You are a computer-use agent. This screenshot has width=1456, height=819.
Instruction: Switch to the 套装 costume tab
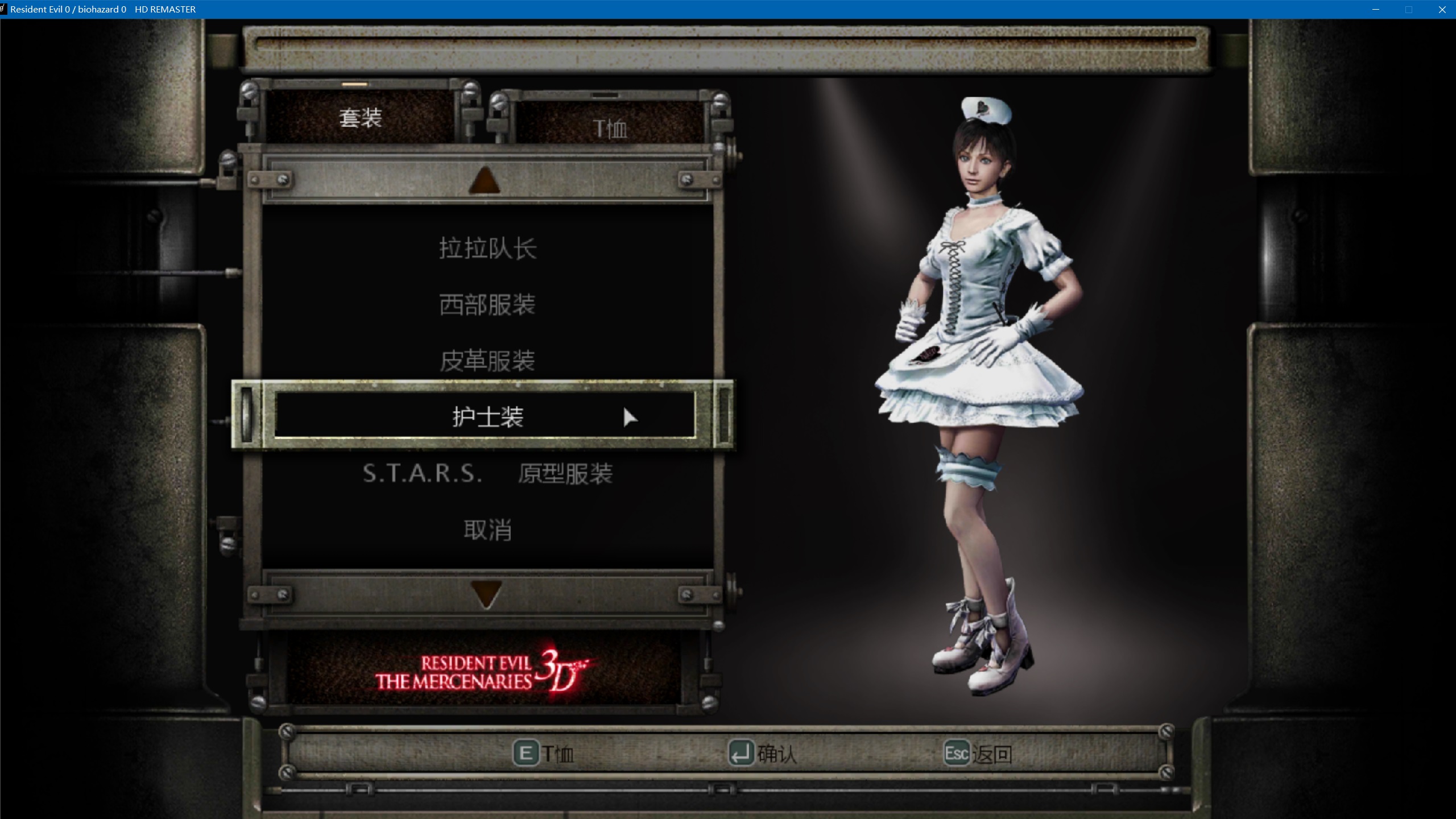point(360,118)
